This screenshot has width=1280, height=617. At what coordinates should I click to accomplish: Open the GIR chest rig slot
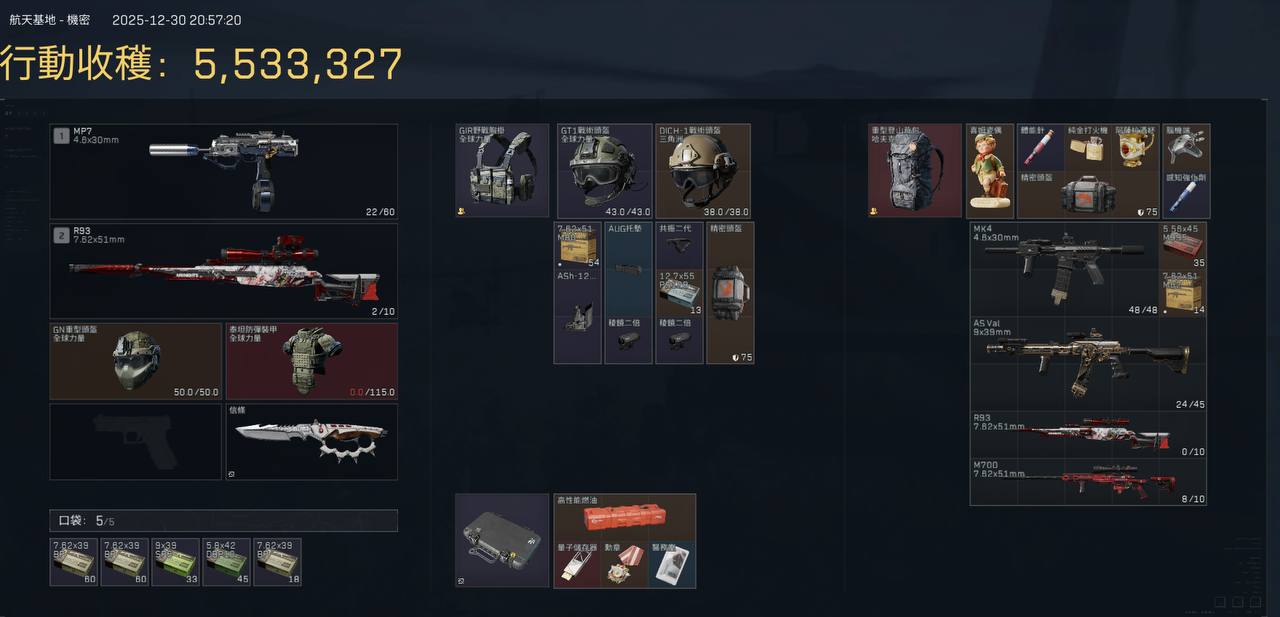pyautogui.click(x=502, y=171)
